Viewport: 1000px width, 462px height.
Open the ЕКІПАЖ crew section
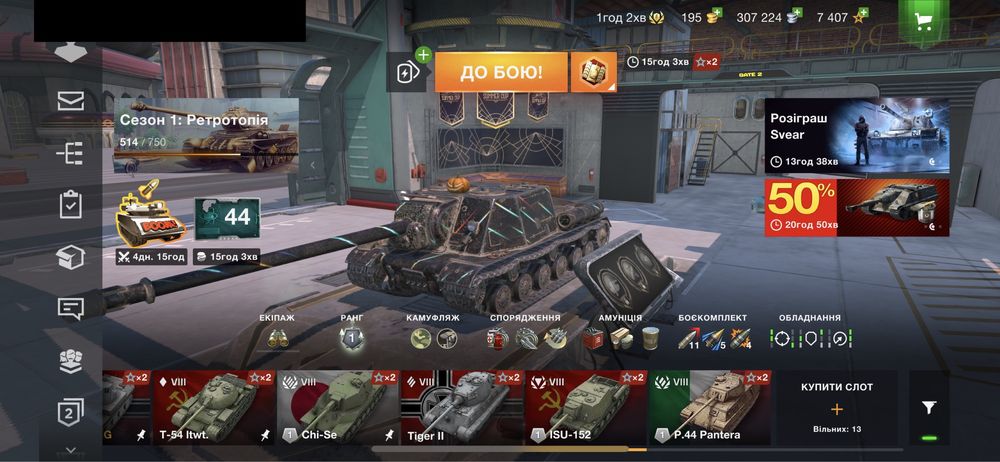point(277,337)
